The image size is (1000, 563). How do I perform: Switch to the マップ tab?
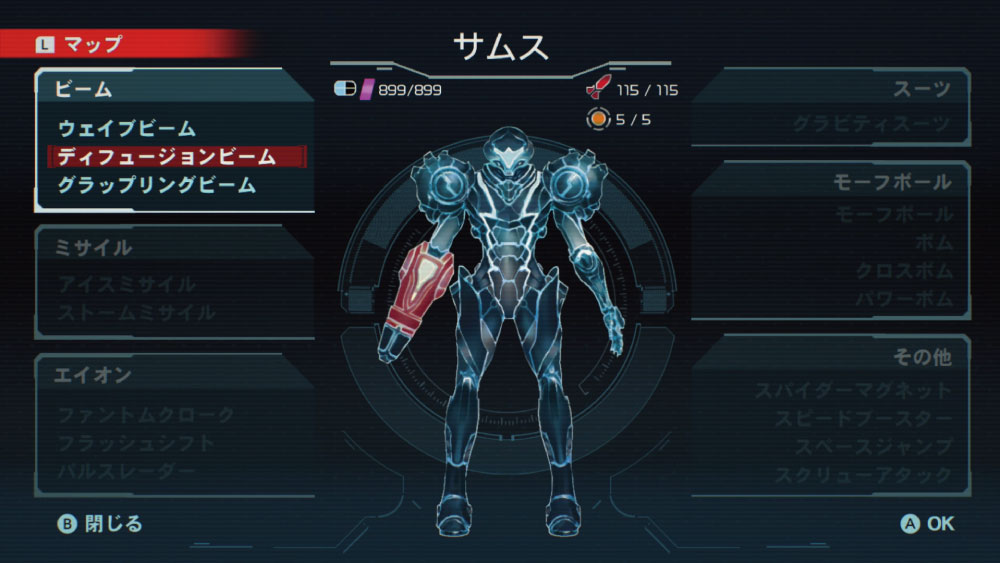point(80,44)
